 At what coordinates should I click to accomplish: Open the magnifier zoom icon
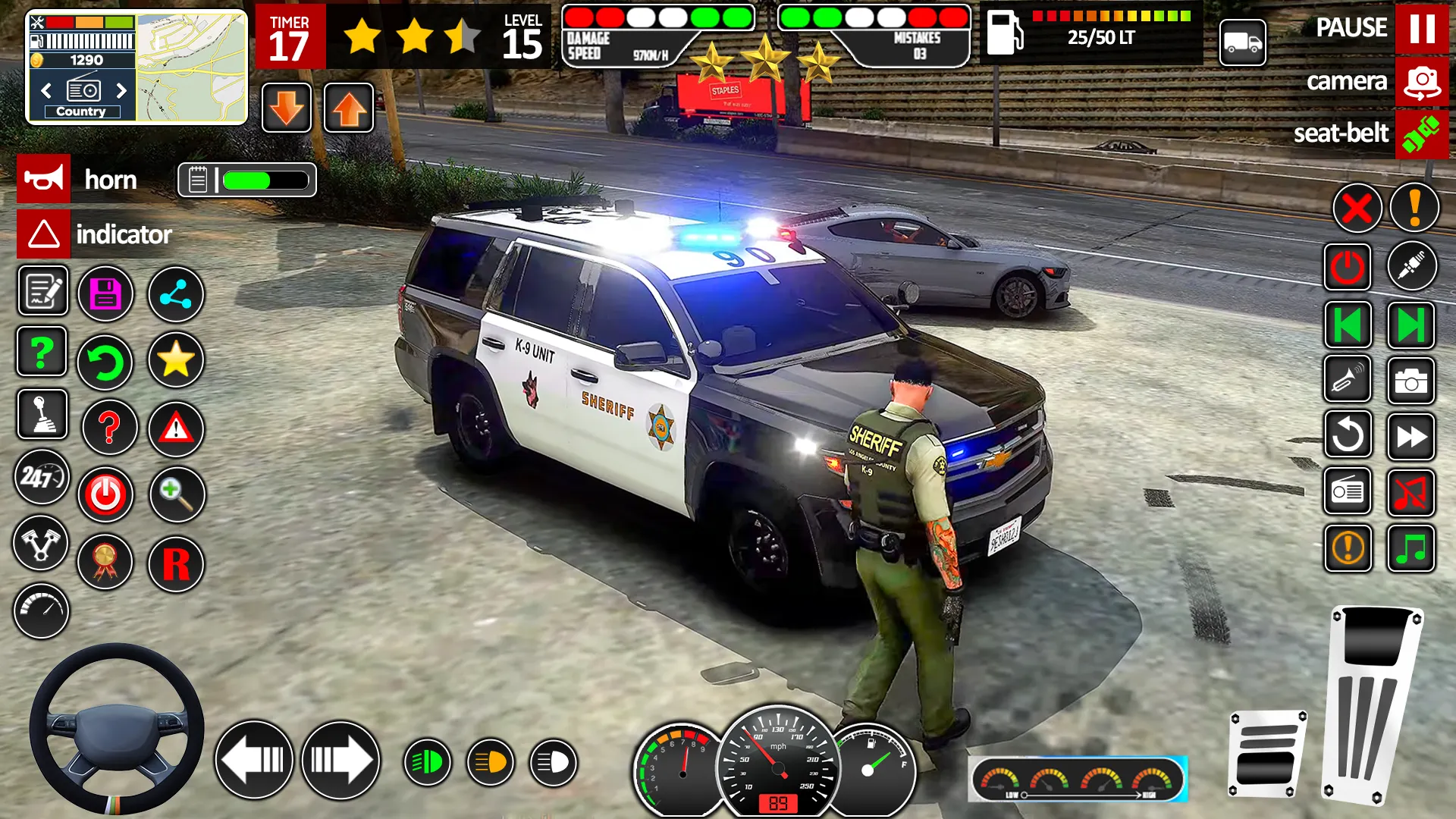coord(176,494)
